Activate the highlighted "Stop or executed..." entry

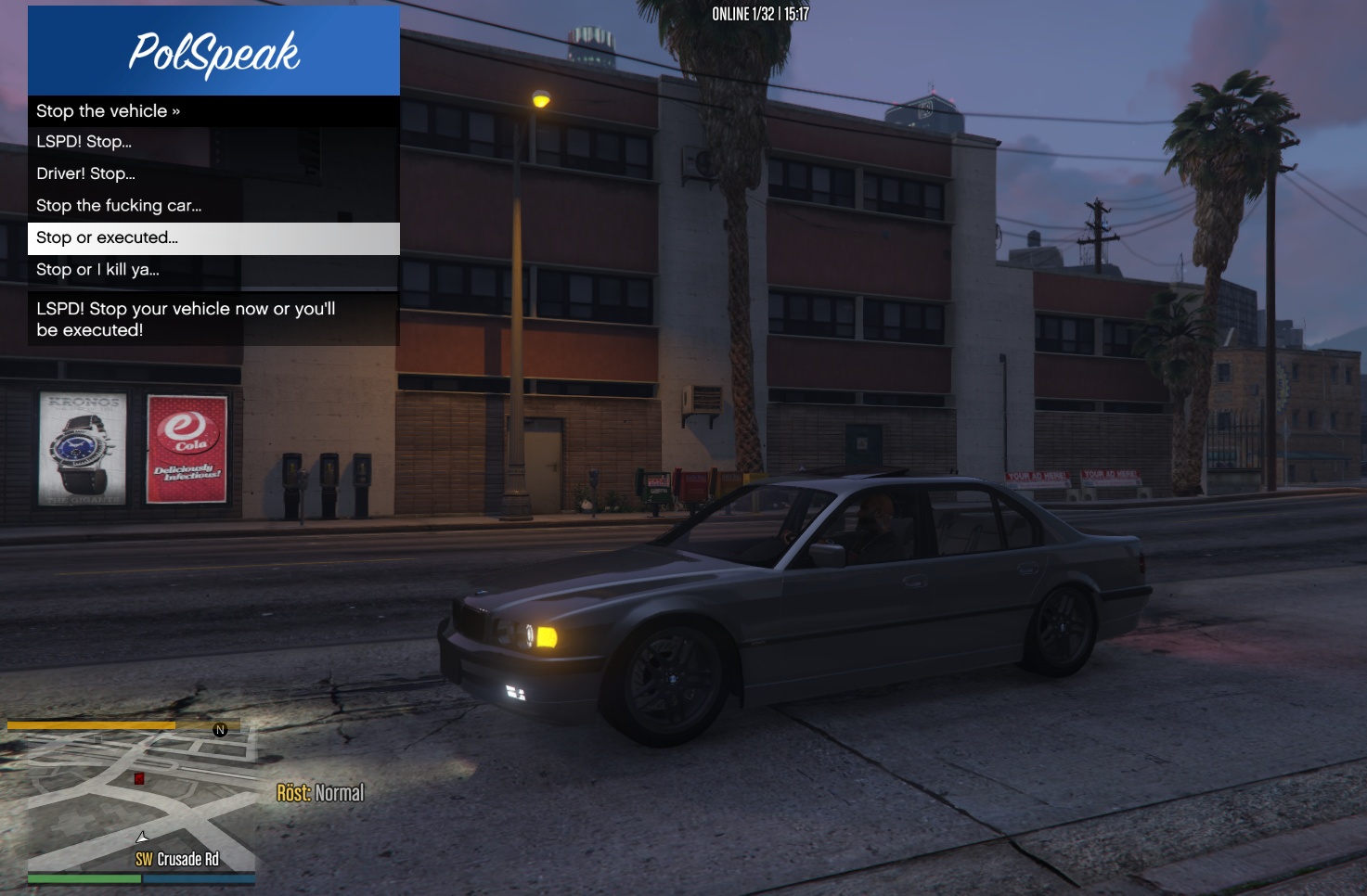(213, 238)
